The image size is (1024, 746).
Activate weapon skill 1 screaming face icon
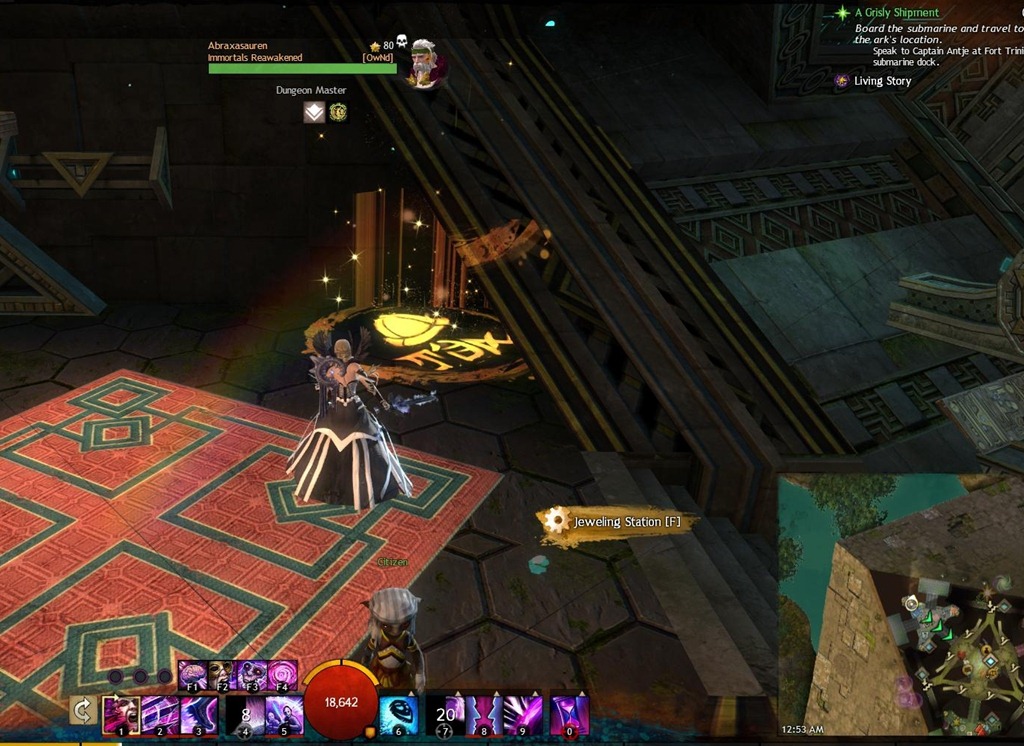[121, 716]
